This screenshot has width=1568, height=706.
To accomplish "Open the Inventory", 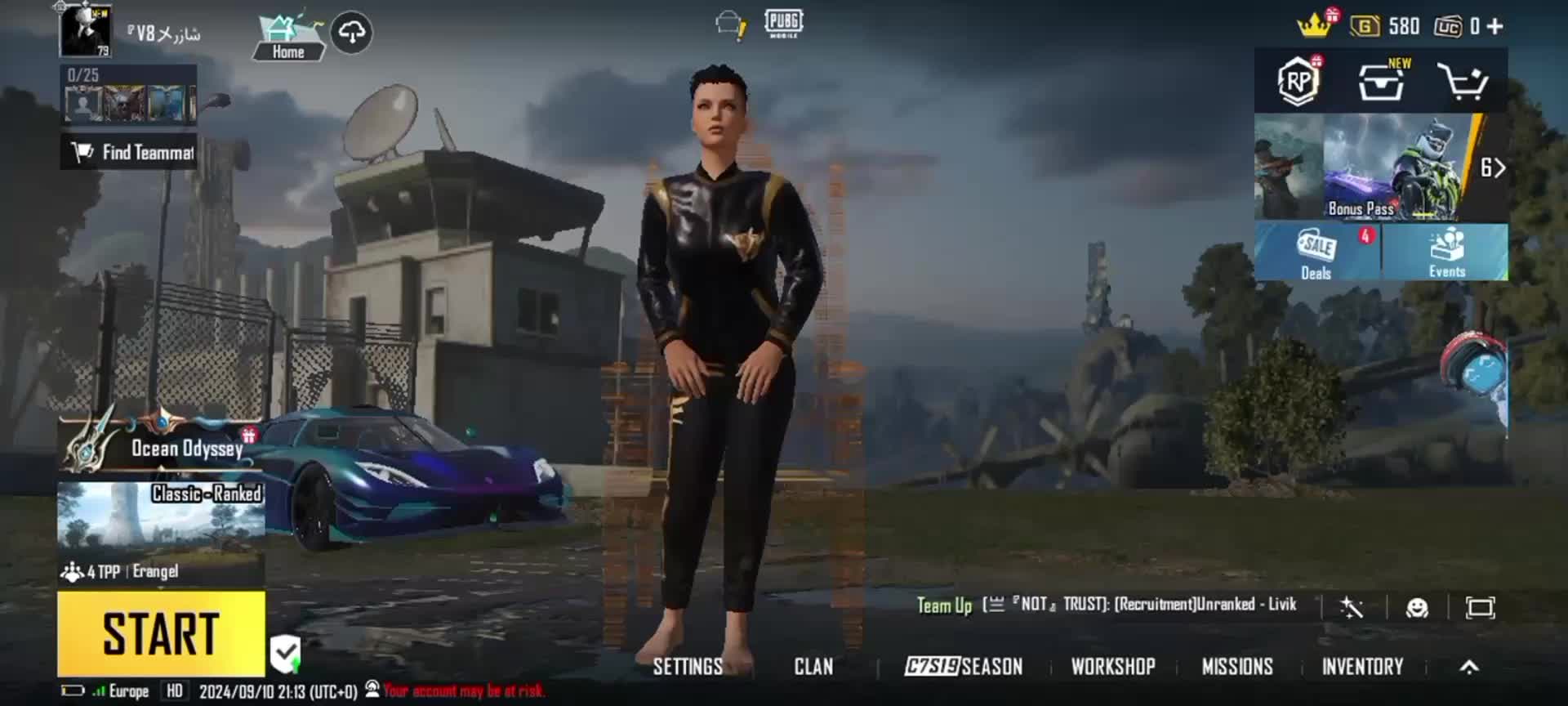I will tap(1362, 667).
